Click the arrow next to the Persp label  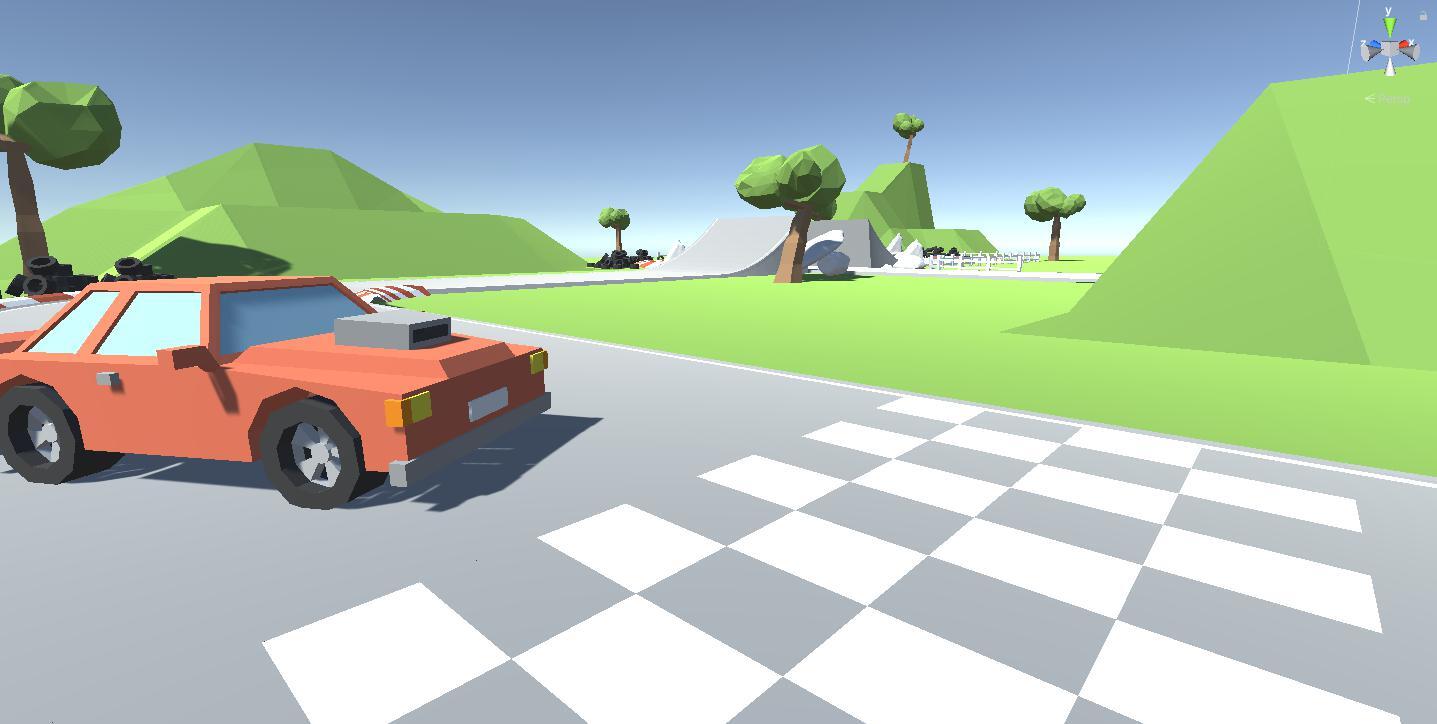click(x=1370, y=98)
